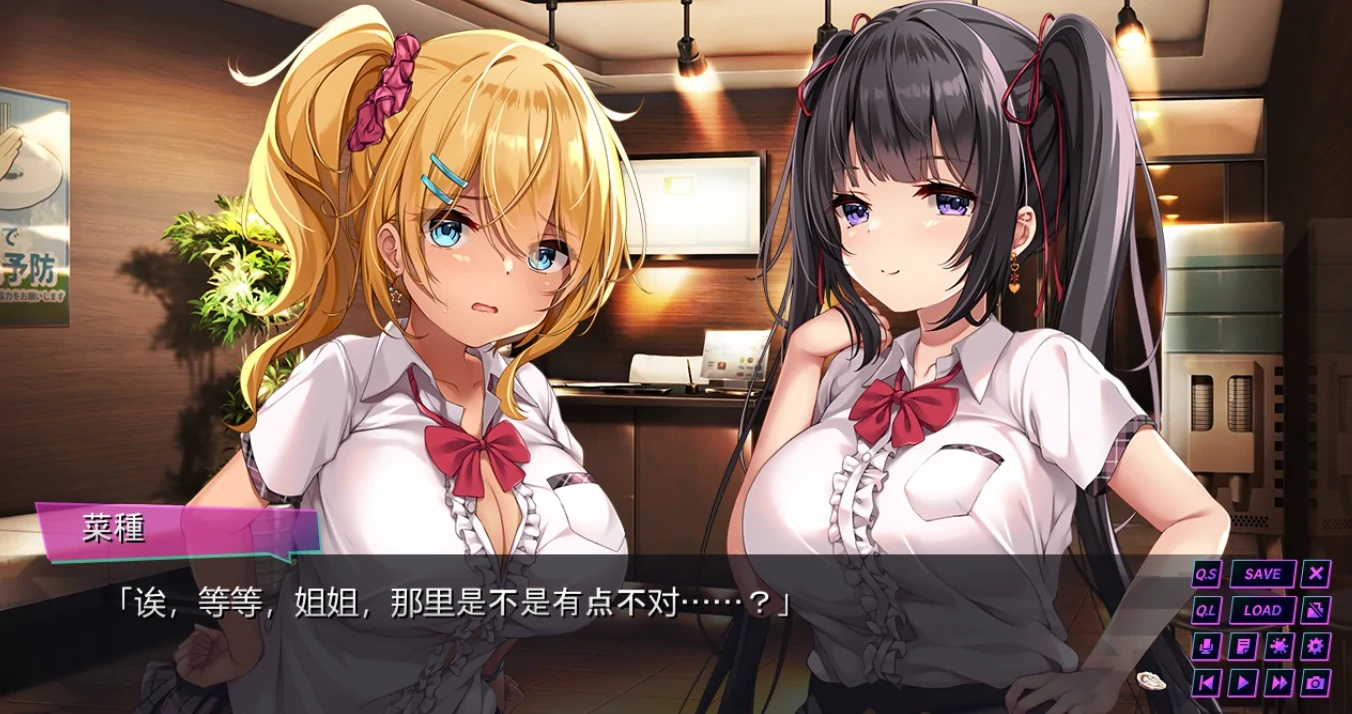Jump back with the previous-track button
1352x714 pixels.
(1207, 682)
